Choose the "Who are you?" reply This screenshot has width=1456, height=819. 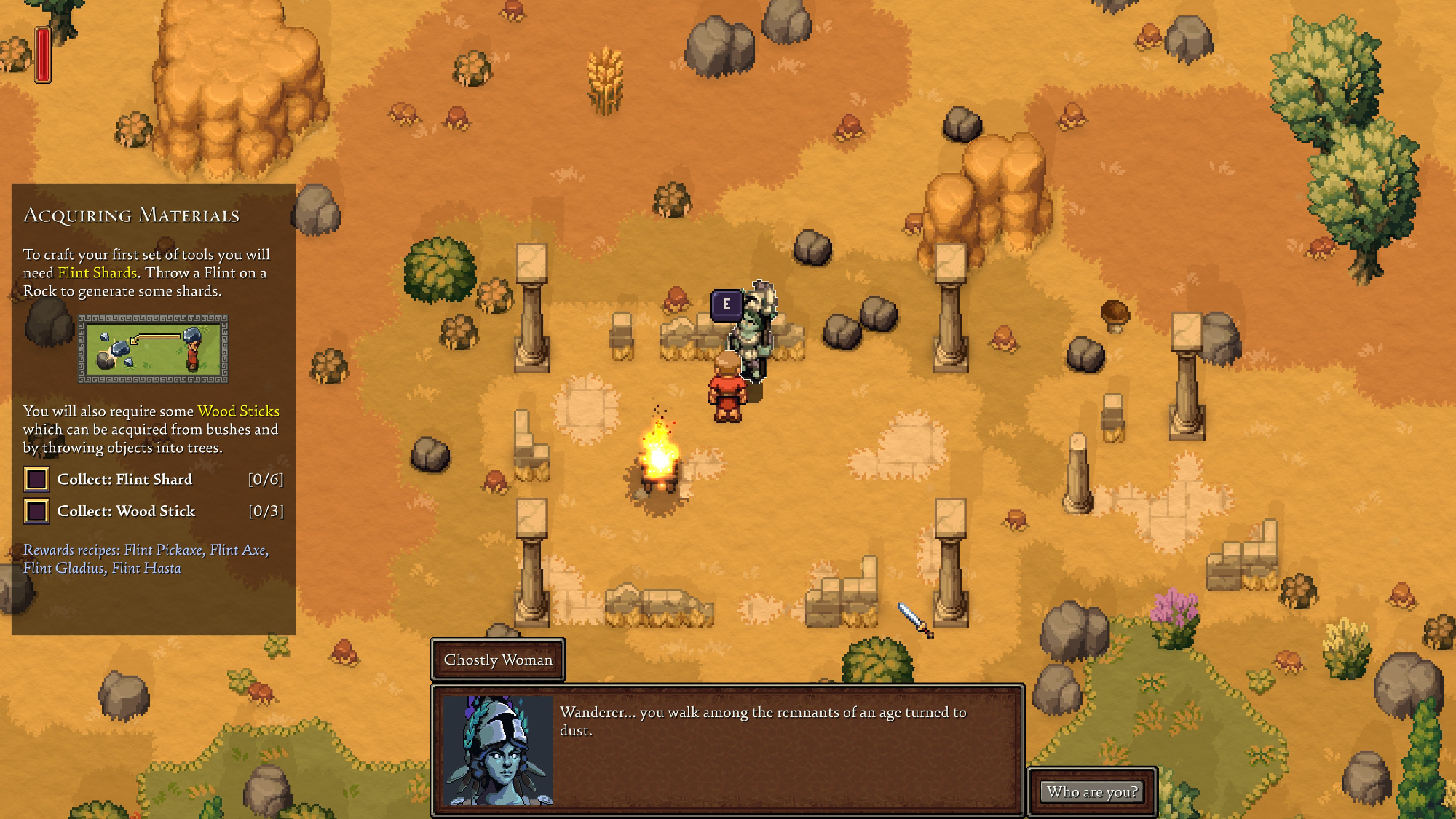(1092, 792)
